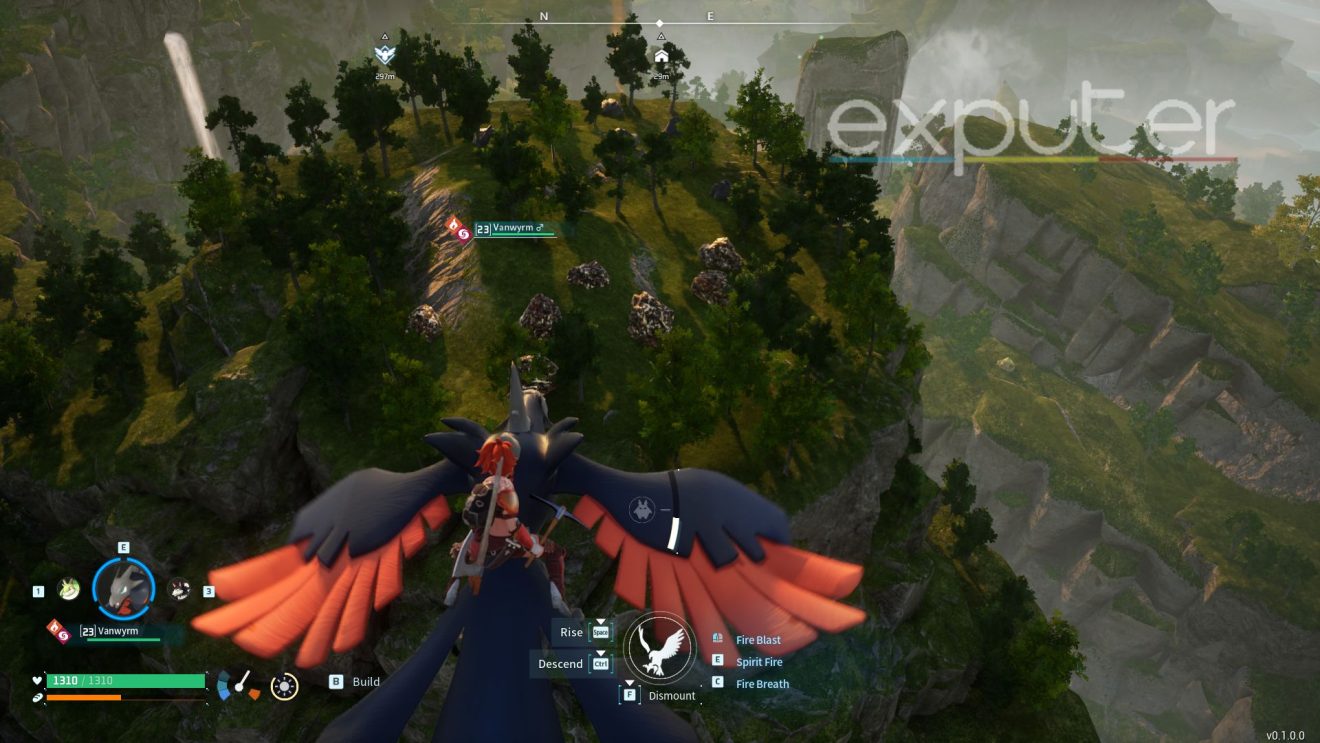Click the Rise control label
Screen dimensions: 1320x743
pyautogui.click(x=570, y=632)
